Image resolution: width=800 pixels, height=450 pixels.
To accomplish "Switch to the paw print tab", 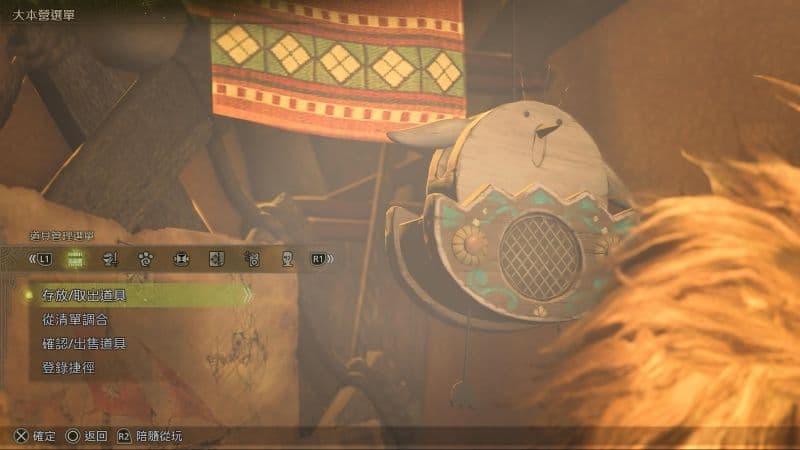I will click(146, 259).
